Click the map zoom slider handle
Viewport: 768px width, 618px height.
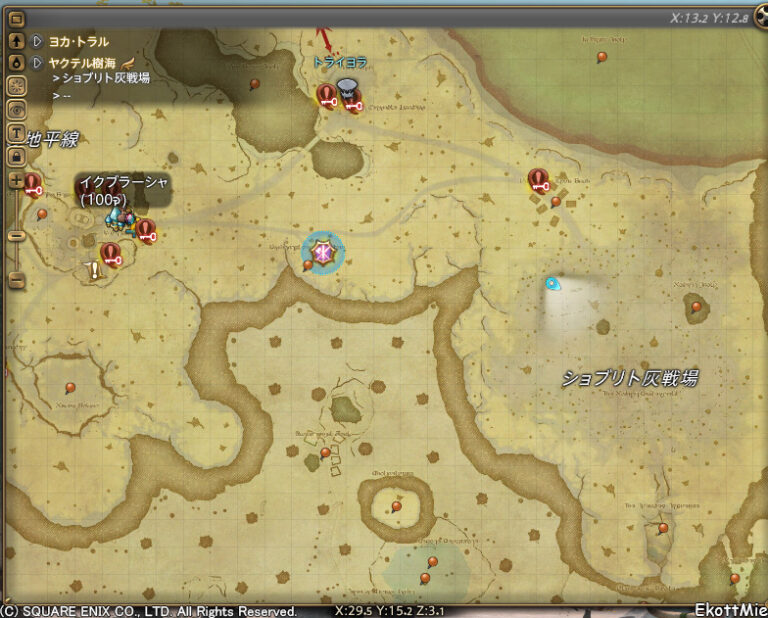tap(16, 236)
